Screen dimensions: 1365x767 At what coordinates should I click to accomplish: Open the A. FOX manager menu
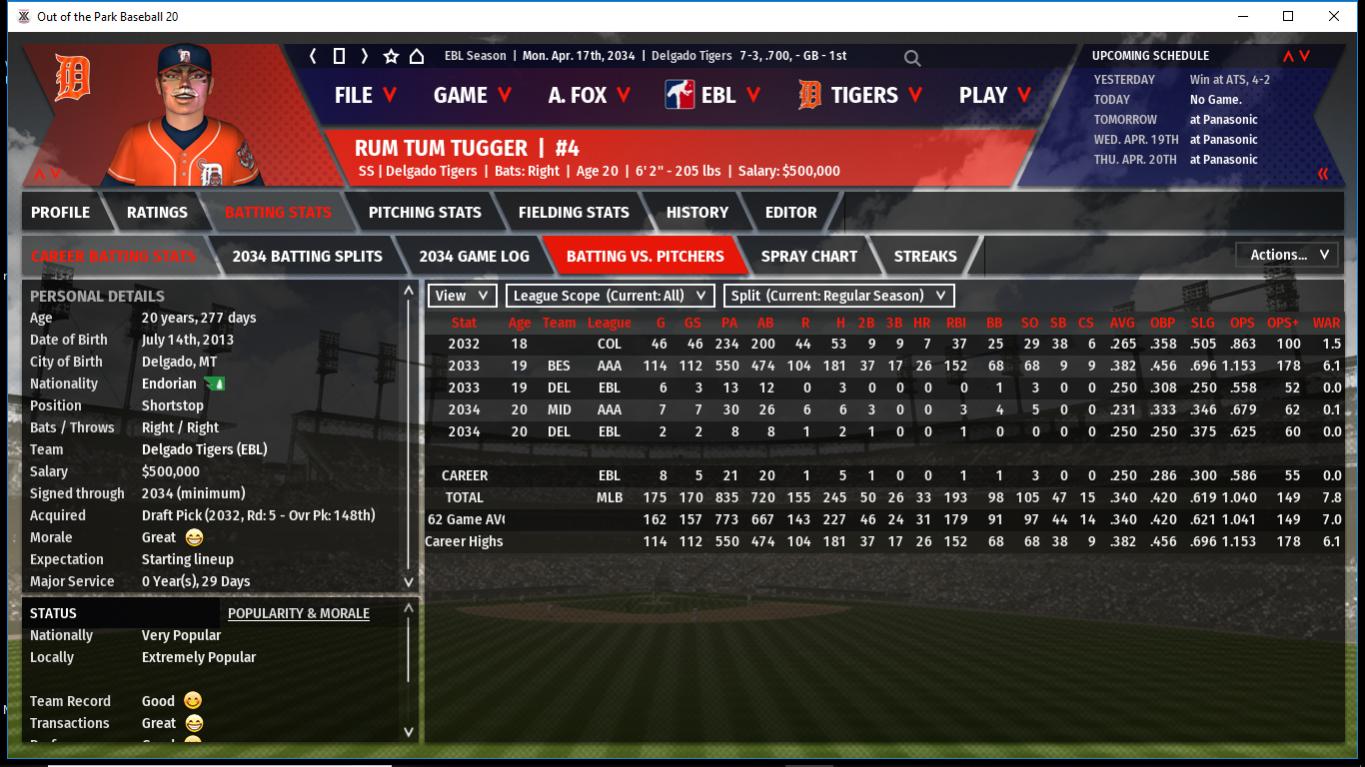[x=589, y=95]
